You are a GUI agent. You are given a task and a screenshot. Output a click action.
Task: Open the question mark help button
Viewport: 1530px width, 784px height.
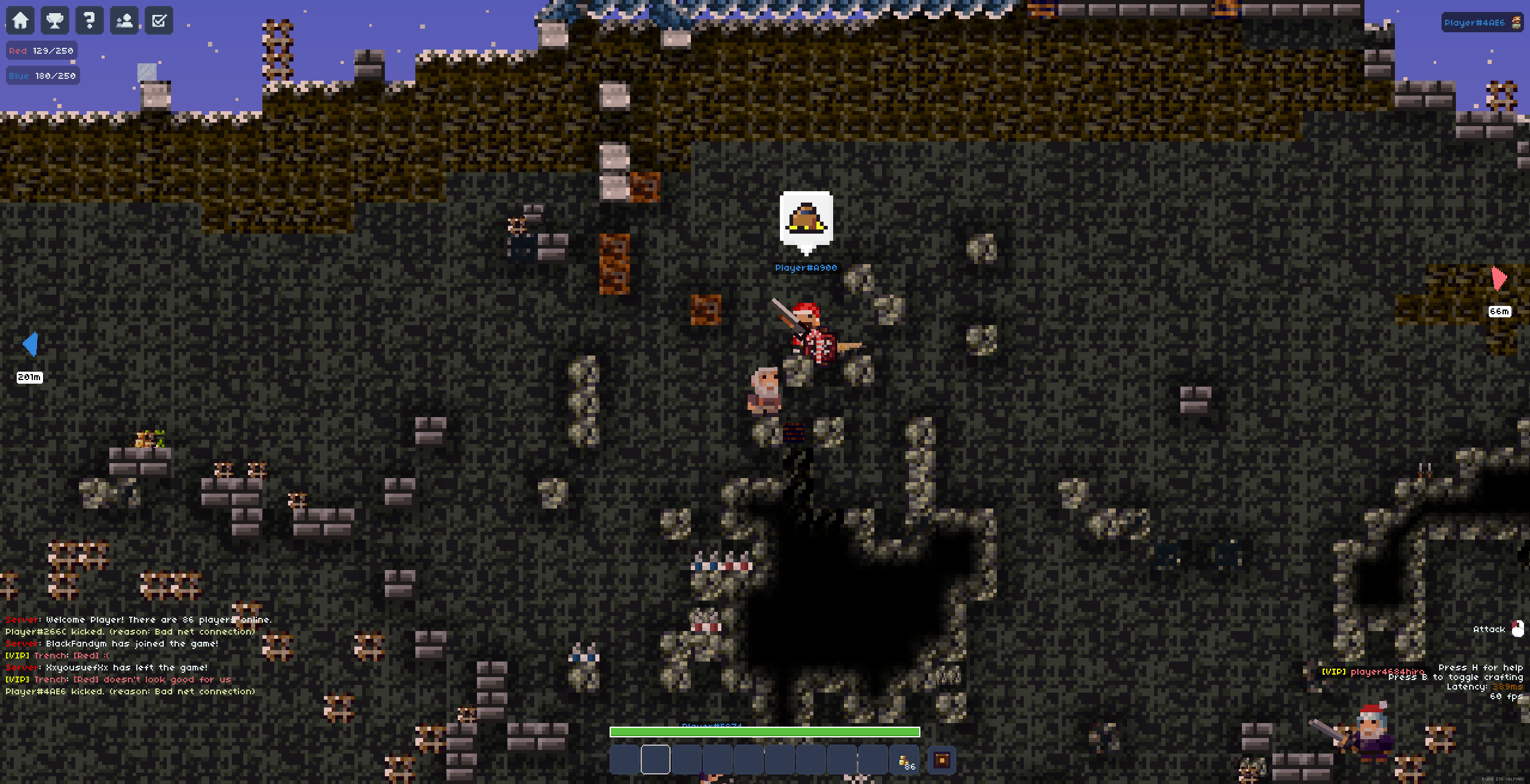pyautogui.click(x=90, y=20)
